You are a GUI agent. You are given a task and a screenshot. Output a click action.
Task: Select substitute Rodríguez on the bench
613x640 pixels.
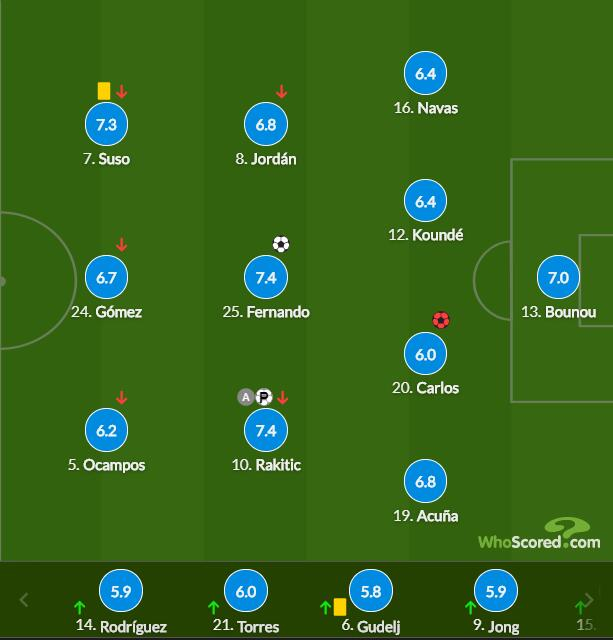coord(121,592)
